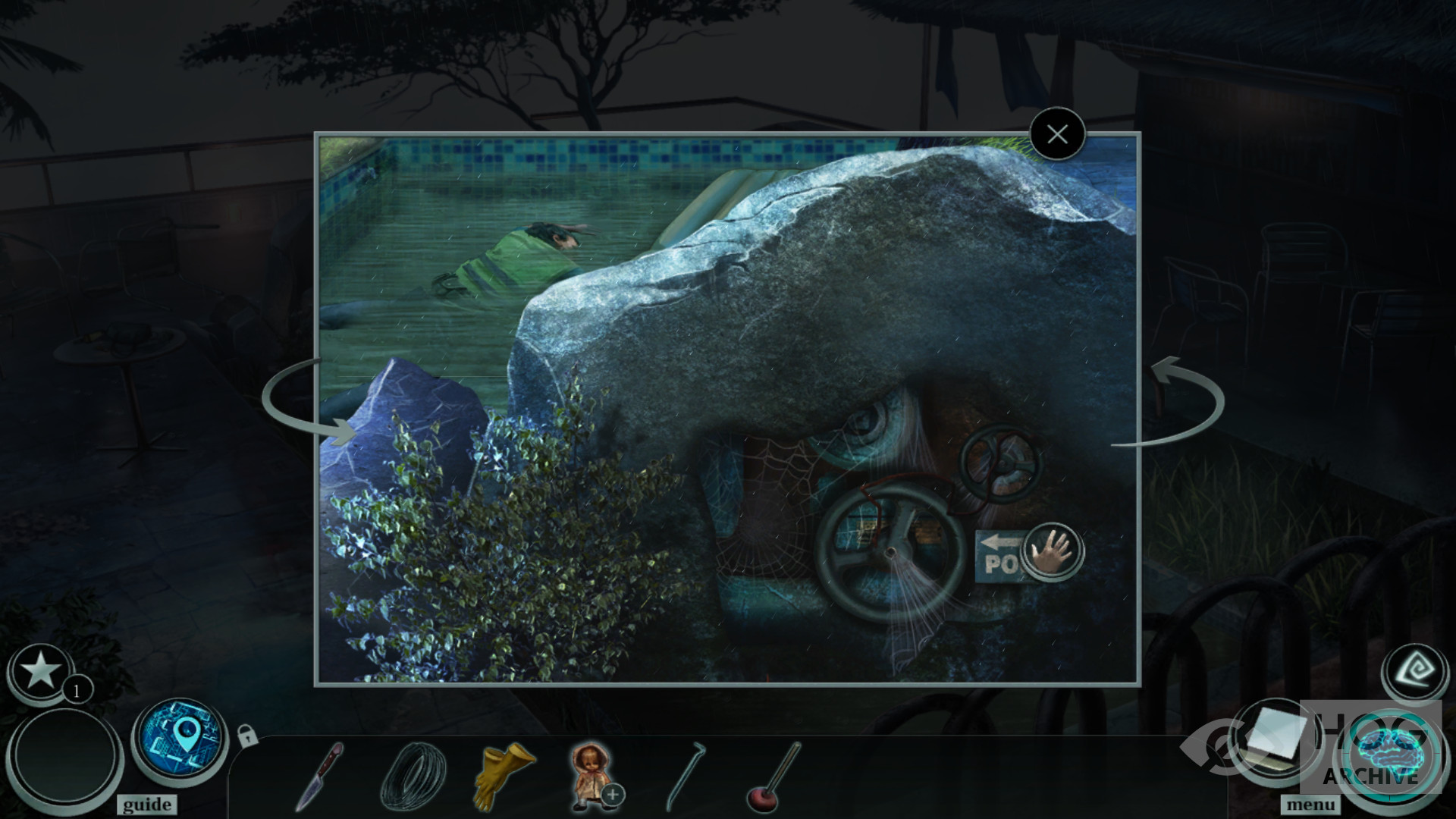Open the game menu

[x=1310, y=805]
